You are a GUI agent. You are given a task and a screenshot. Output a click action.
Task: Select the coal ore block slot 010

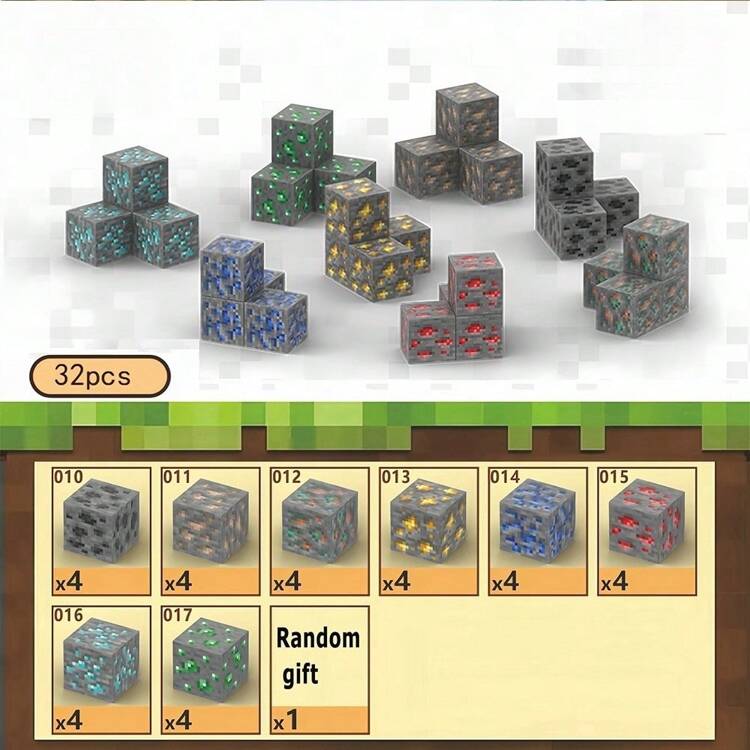[x=101, y=530]
